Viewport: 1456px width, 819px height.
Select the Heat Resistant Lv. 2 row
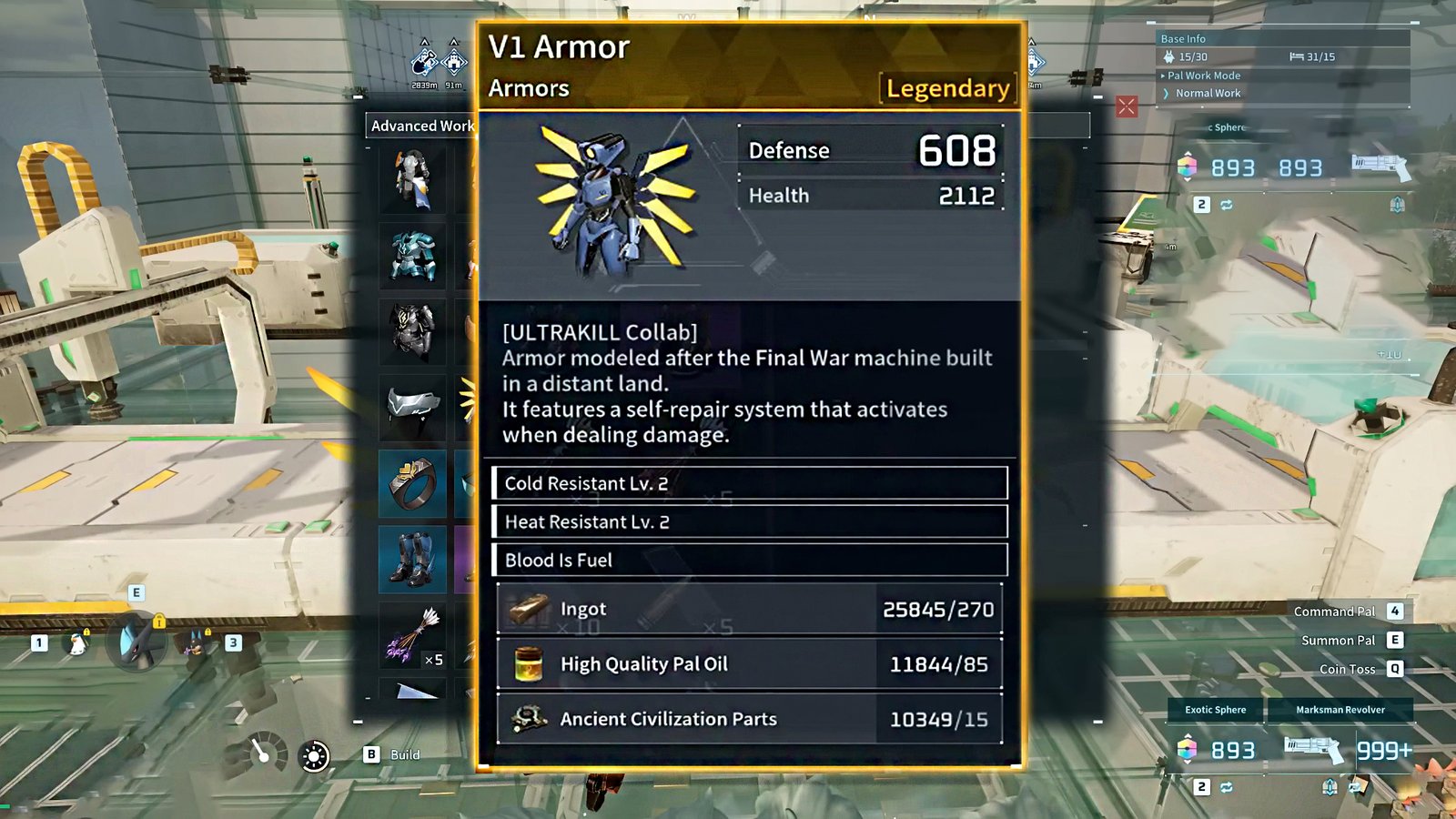click(749, 521)
